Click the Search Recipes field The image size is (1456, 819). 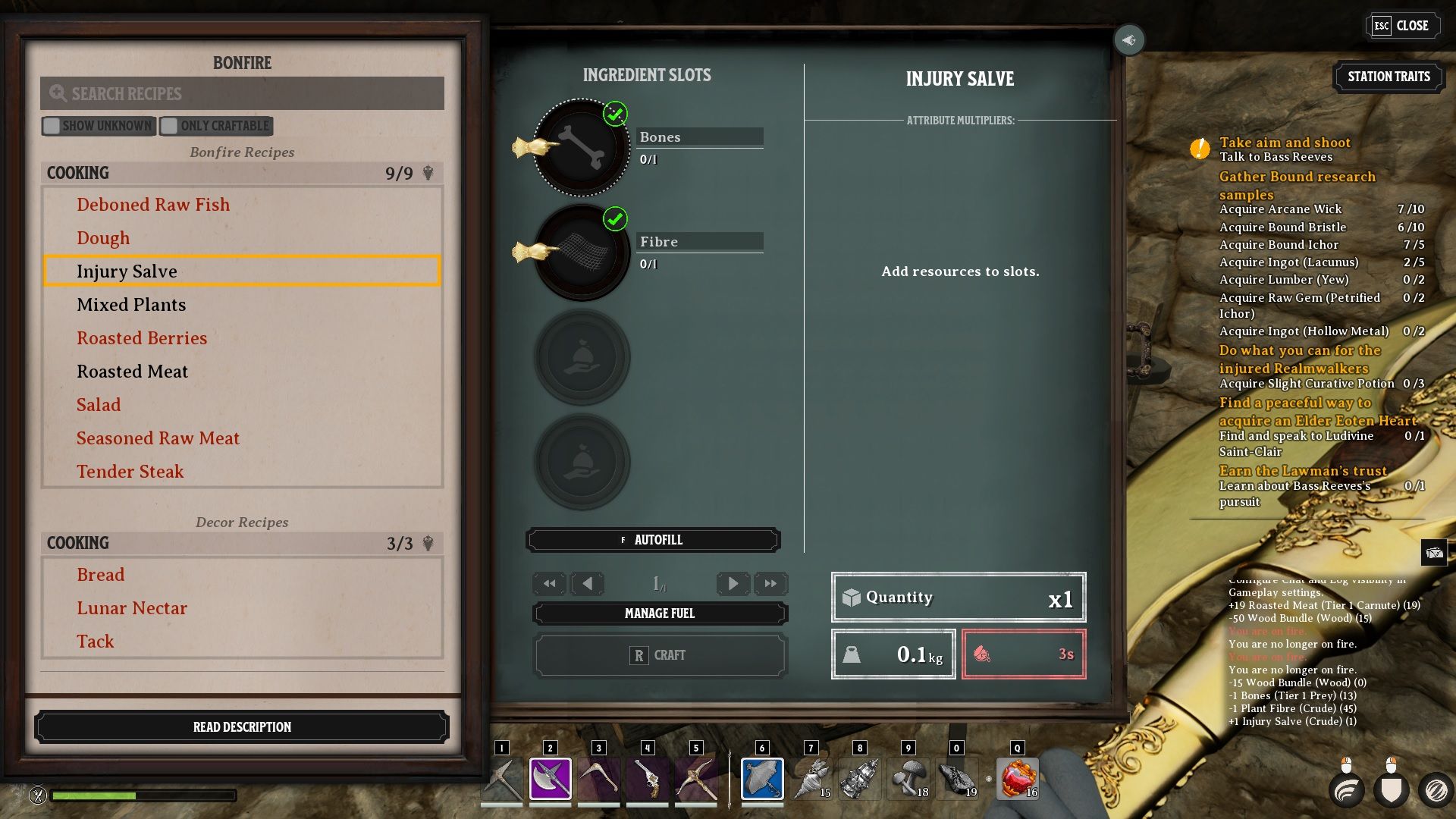(242, 93)
